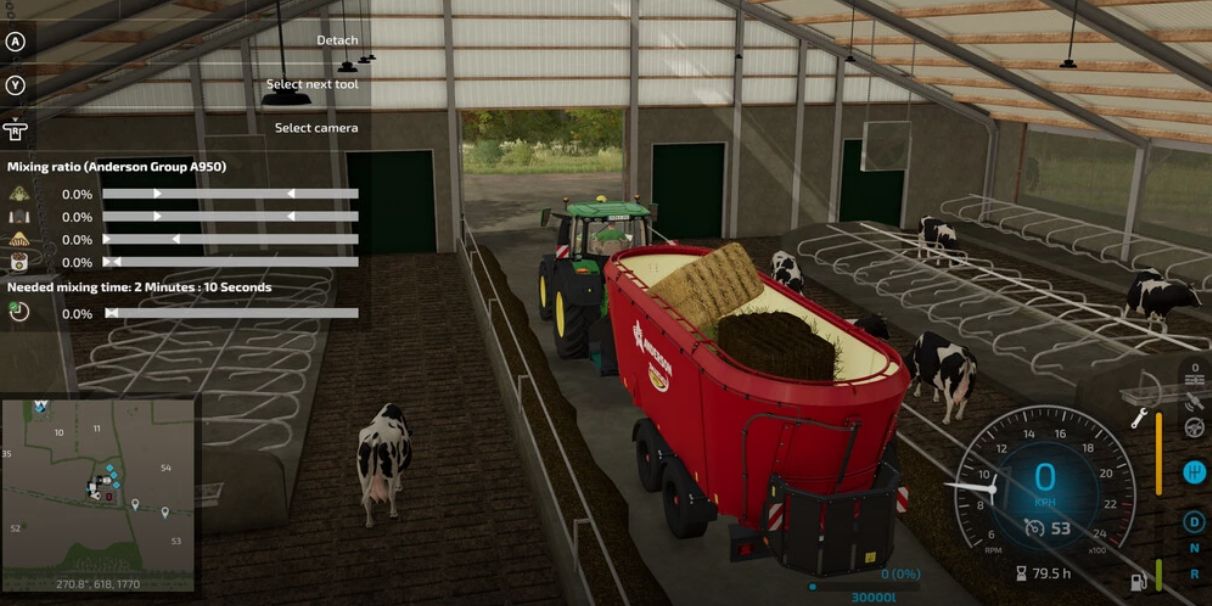Select the Detach action

[x=337, y=41]
